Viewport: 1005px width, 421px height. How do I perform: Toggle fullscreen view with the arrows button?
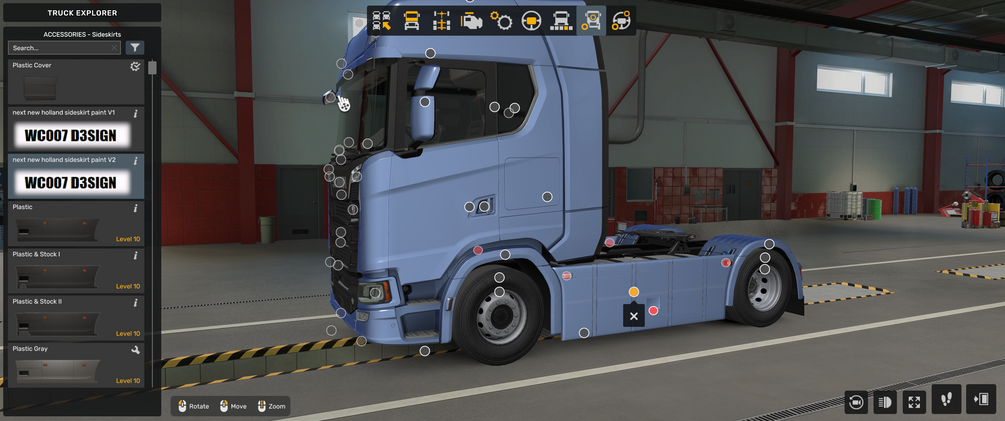click(914, 401)
